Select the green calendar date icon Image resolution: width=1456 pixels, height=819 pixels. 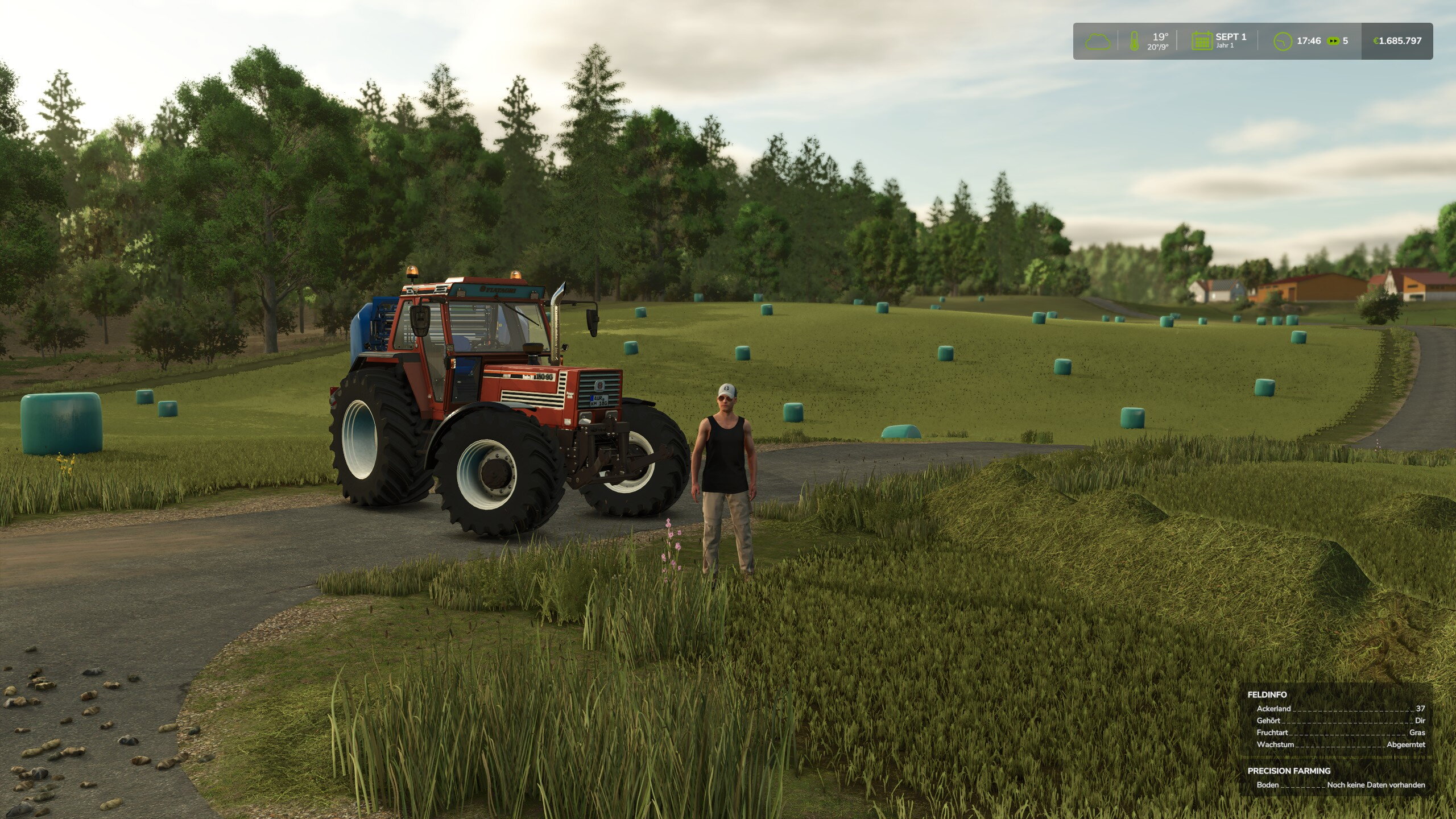coord(1202,41)
